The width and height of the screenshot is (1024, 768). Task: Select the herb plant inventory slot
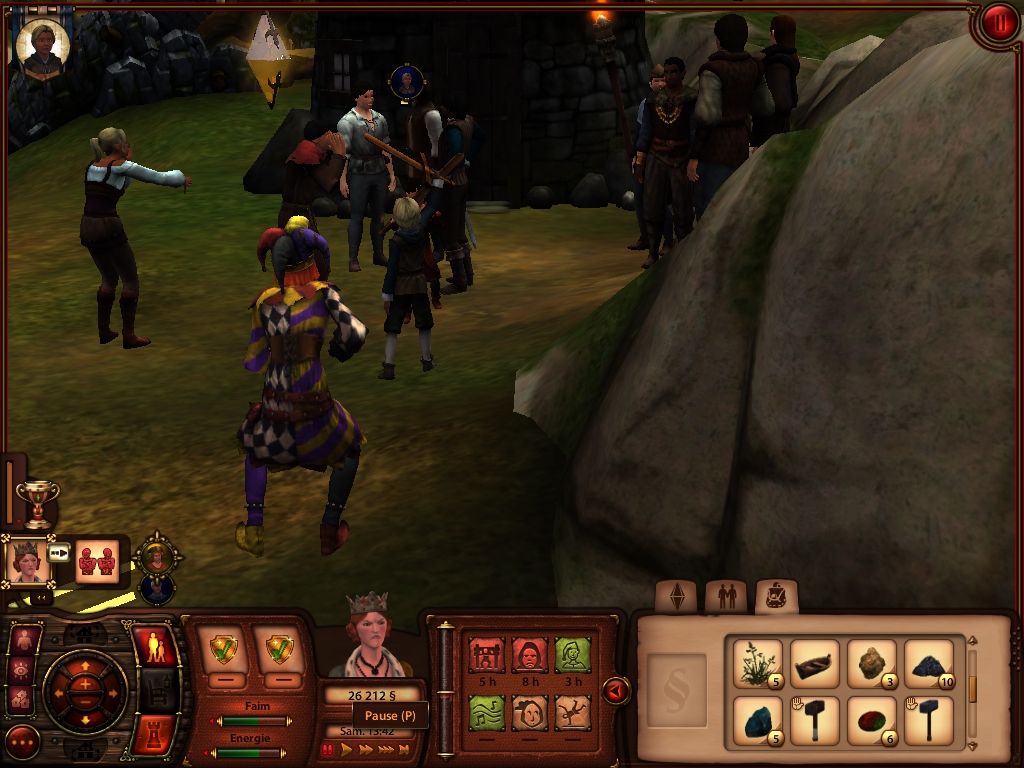pyautogui.click(x=757, y=662)
